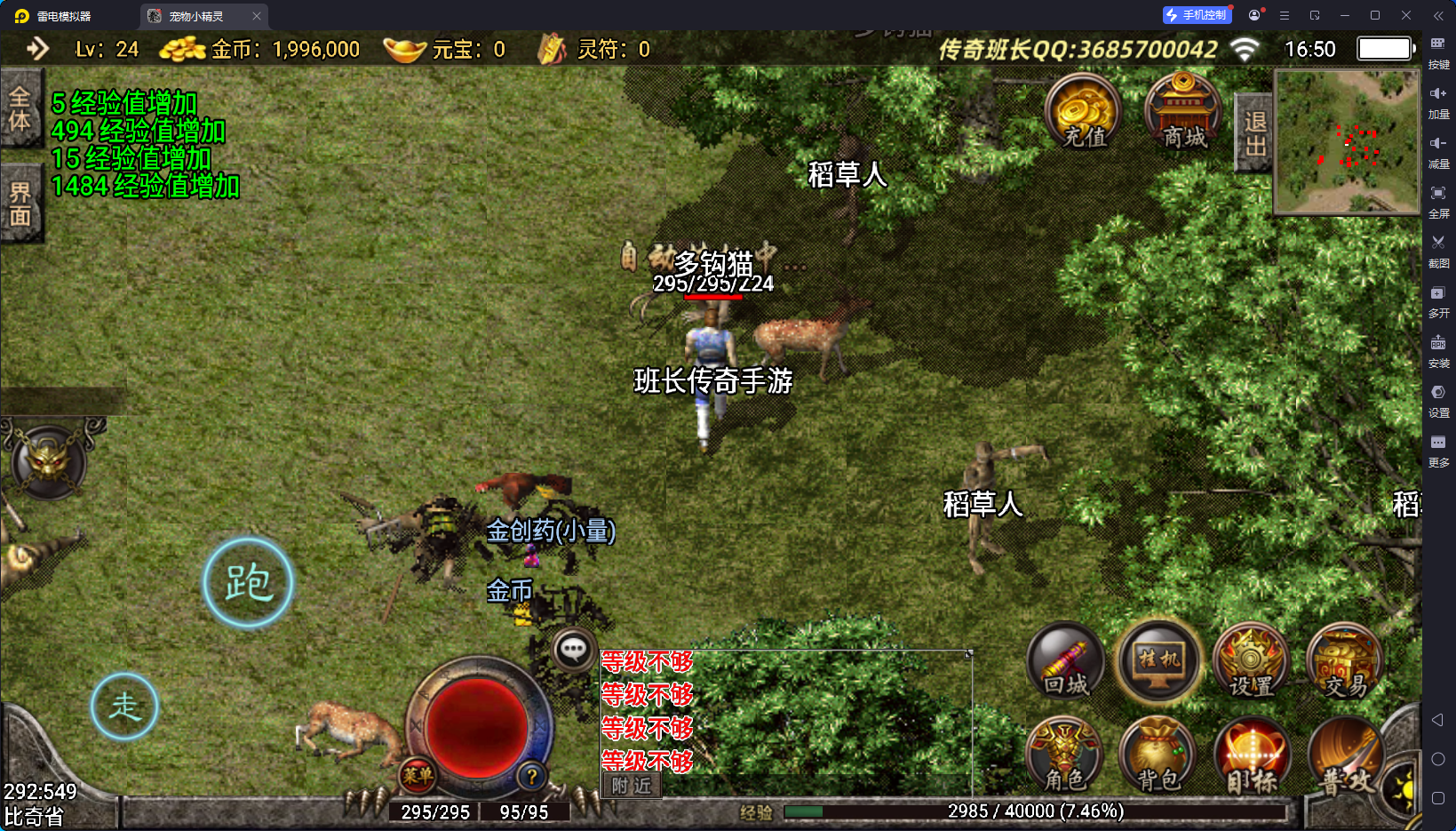1456x831 pixels.
Task: Switch to 走 walk mode
Action: point(124,707)
